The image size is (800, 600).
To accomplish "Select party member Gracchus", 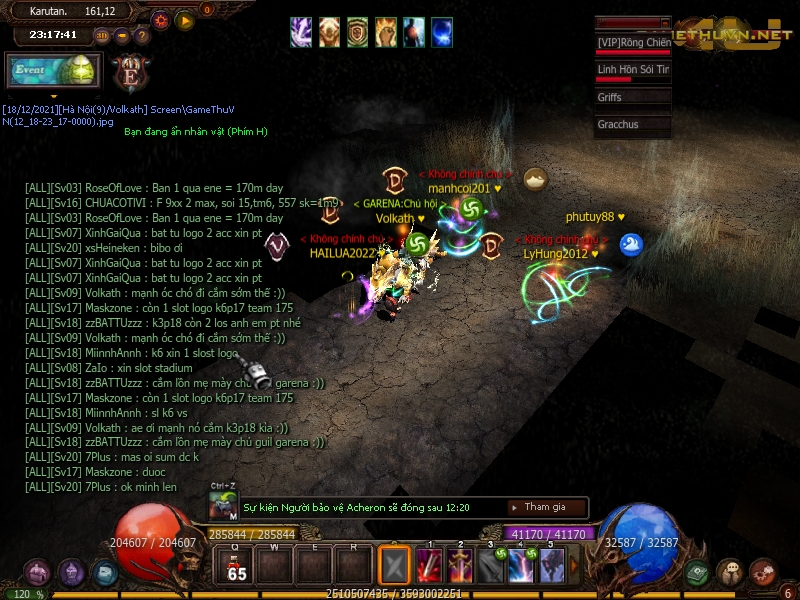I will pos(632,125).
